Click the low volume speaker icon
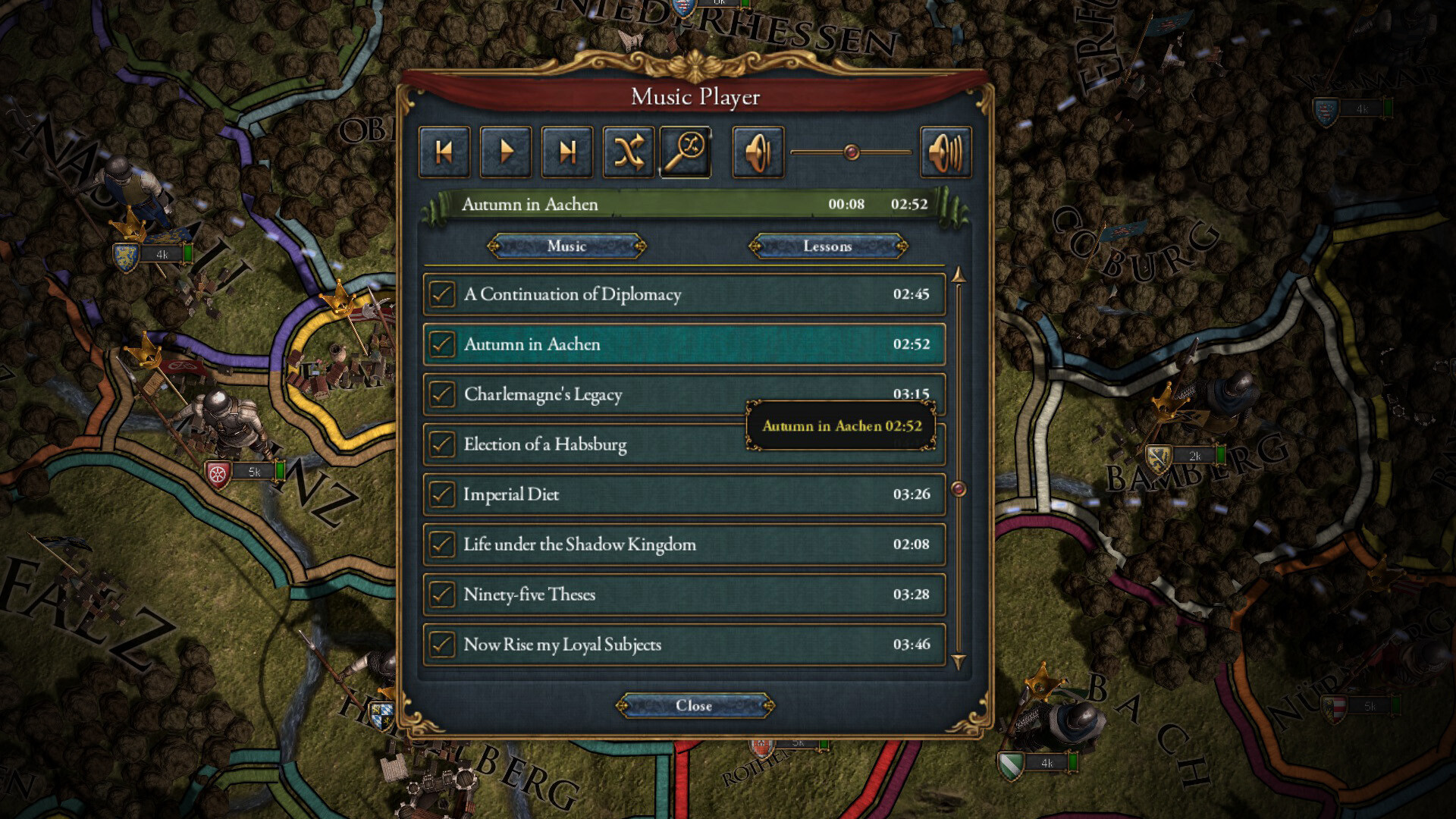This screenshot has width=1456, height=819. (756, 151)
